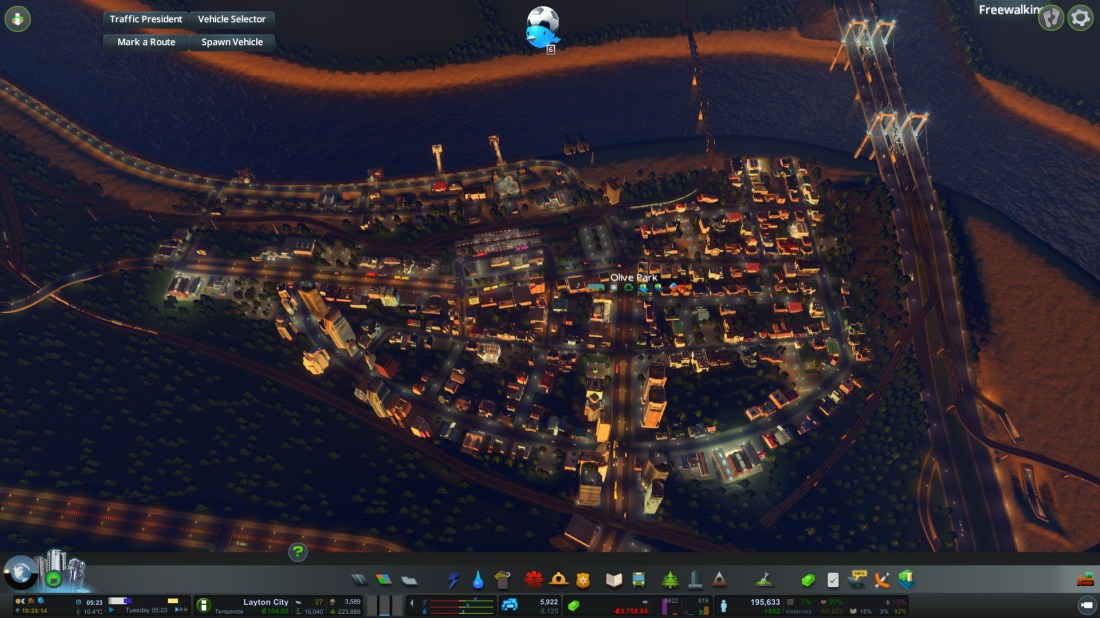Choose the Spawn Vehicle button
The image size is (1100, 618).
(232, 42)
